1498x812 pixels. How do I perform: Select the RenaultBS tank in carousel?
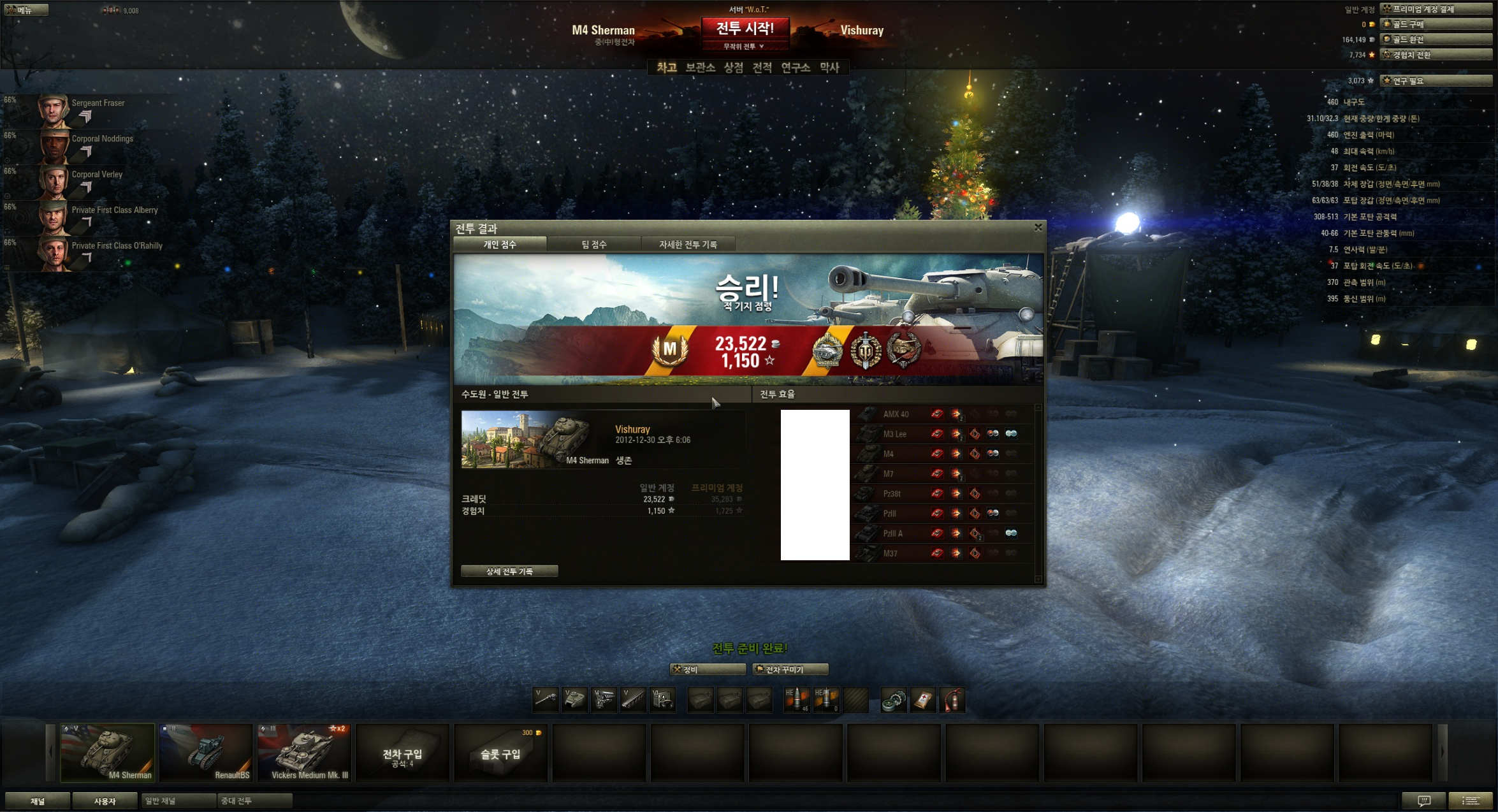[206, 752]
